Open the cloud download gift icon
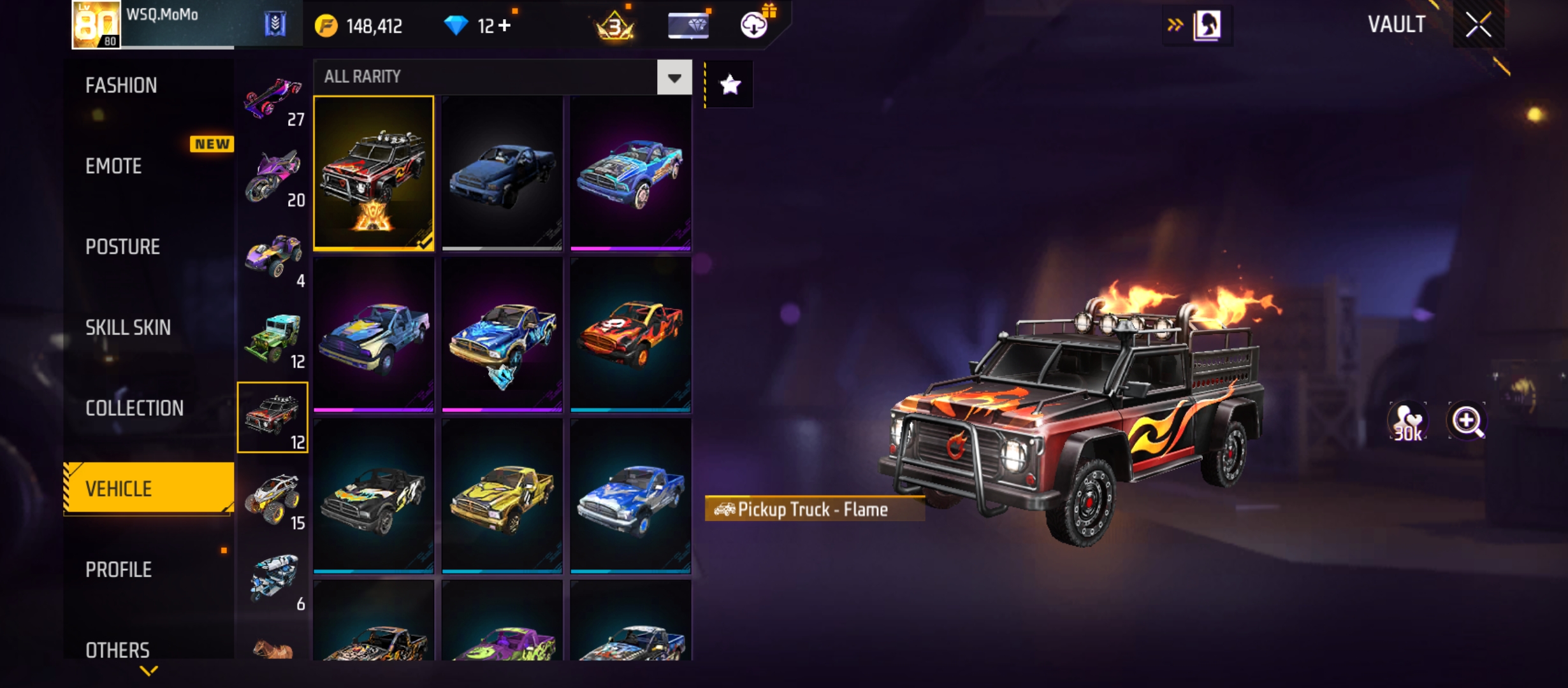Screen dimensions: 1568x688 pyautogui.click(x=755, y=24)
